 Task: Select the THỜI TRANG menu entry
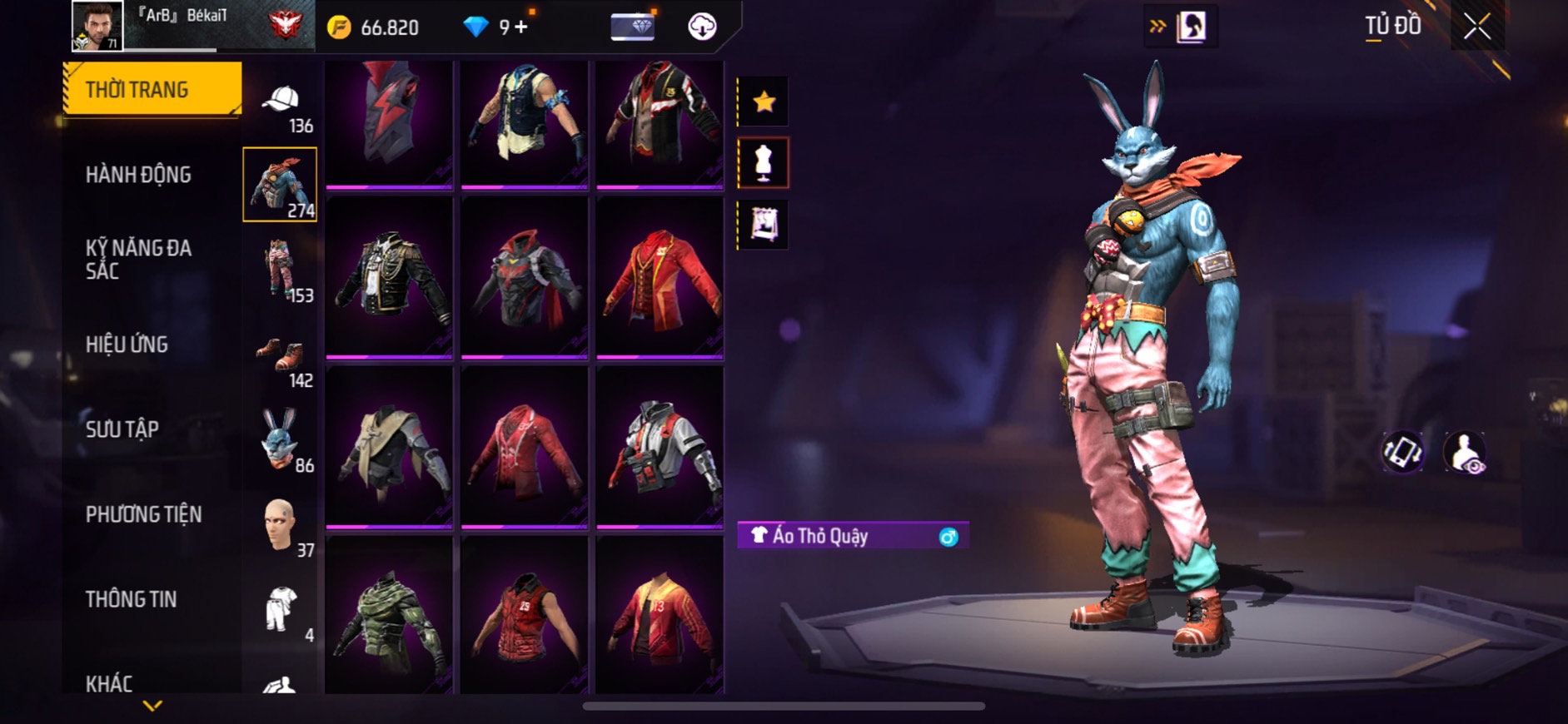[x=152, y=89]
